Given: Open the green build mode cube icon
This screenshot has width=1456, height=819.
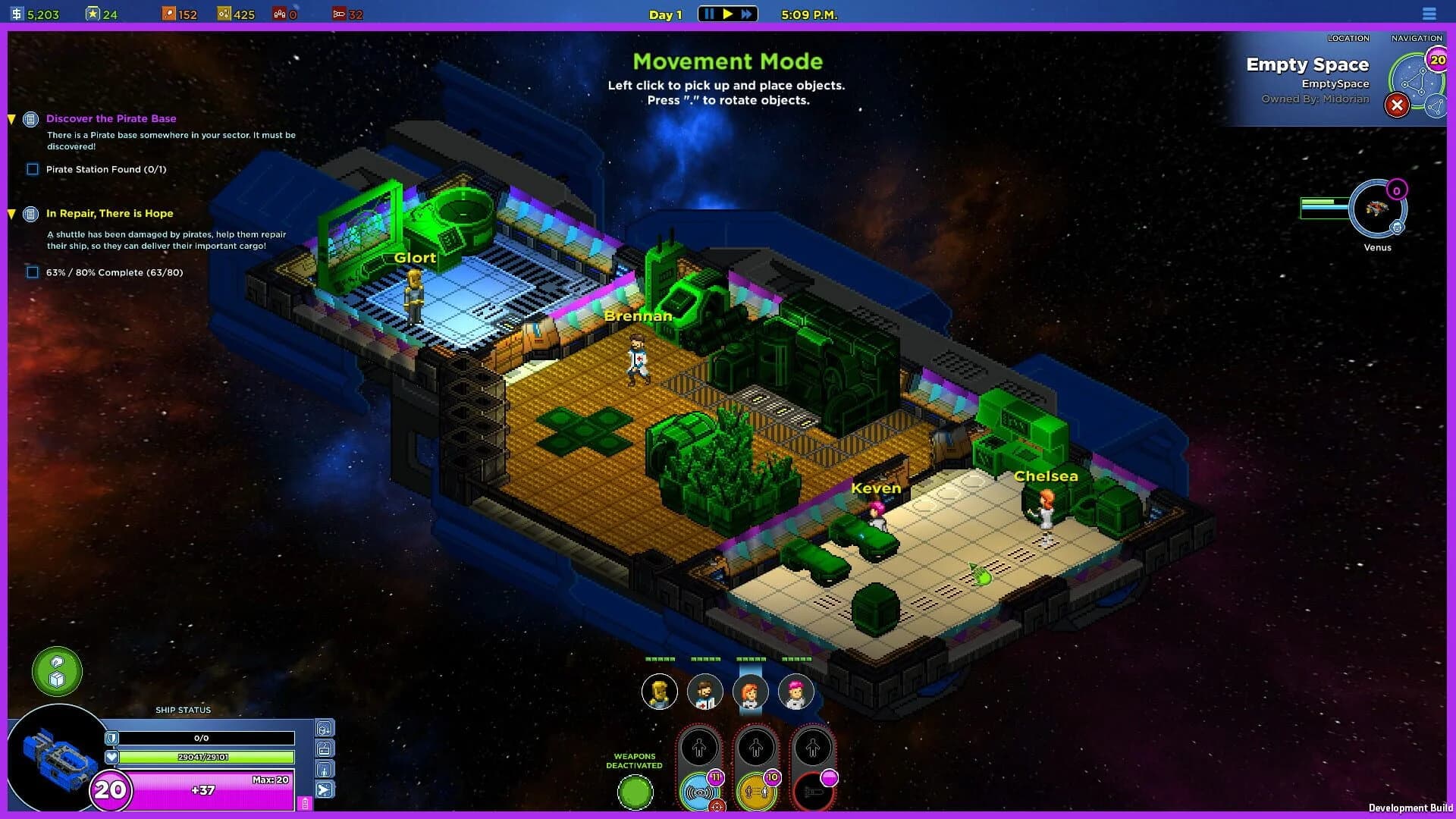Looking at the screenshot, I should (56, 672).
